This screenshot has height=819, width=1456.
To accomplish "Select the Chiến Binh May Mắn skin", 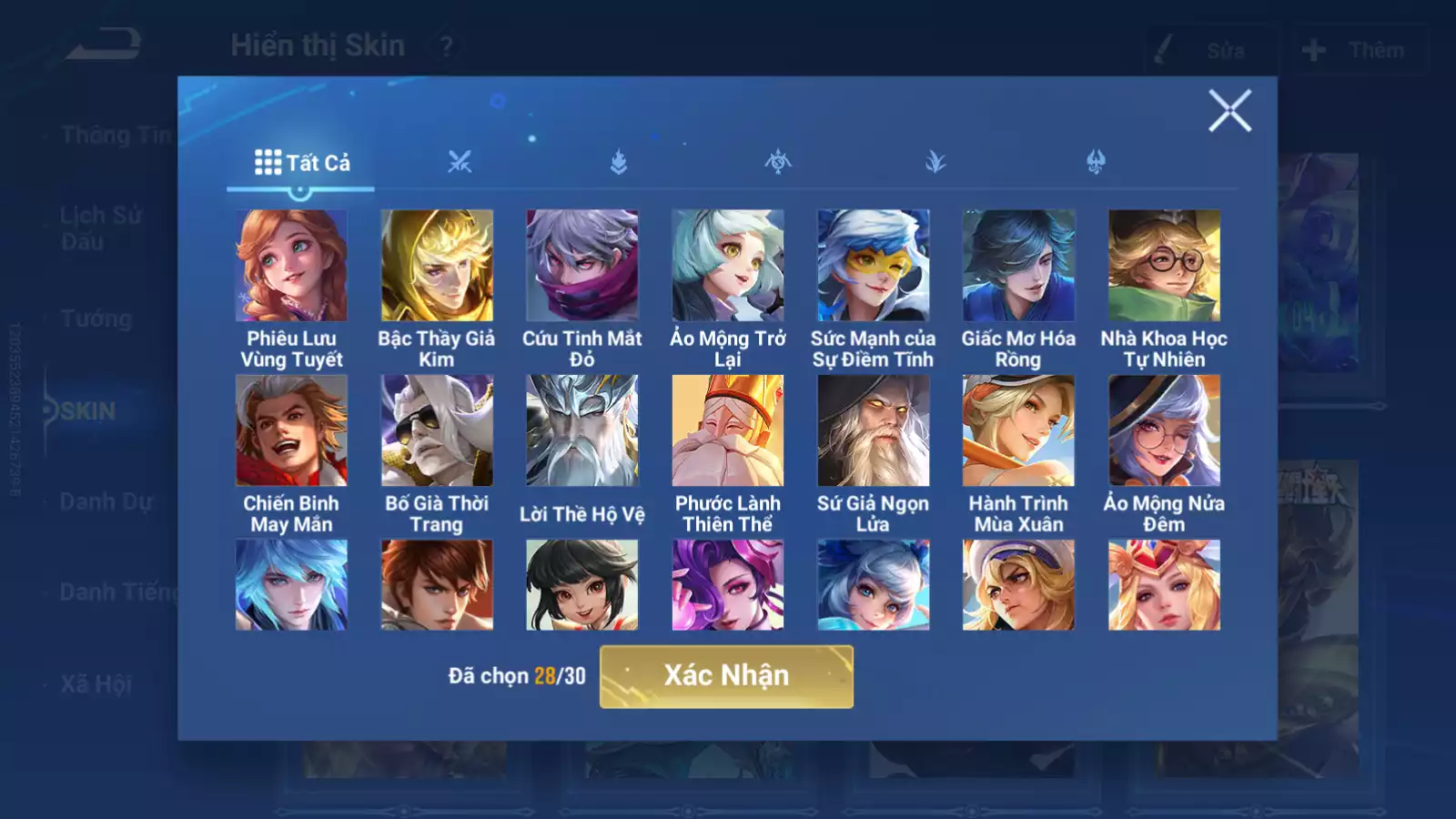I will pos(291,430).
